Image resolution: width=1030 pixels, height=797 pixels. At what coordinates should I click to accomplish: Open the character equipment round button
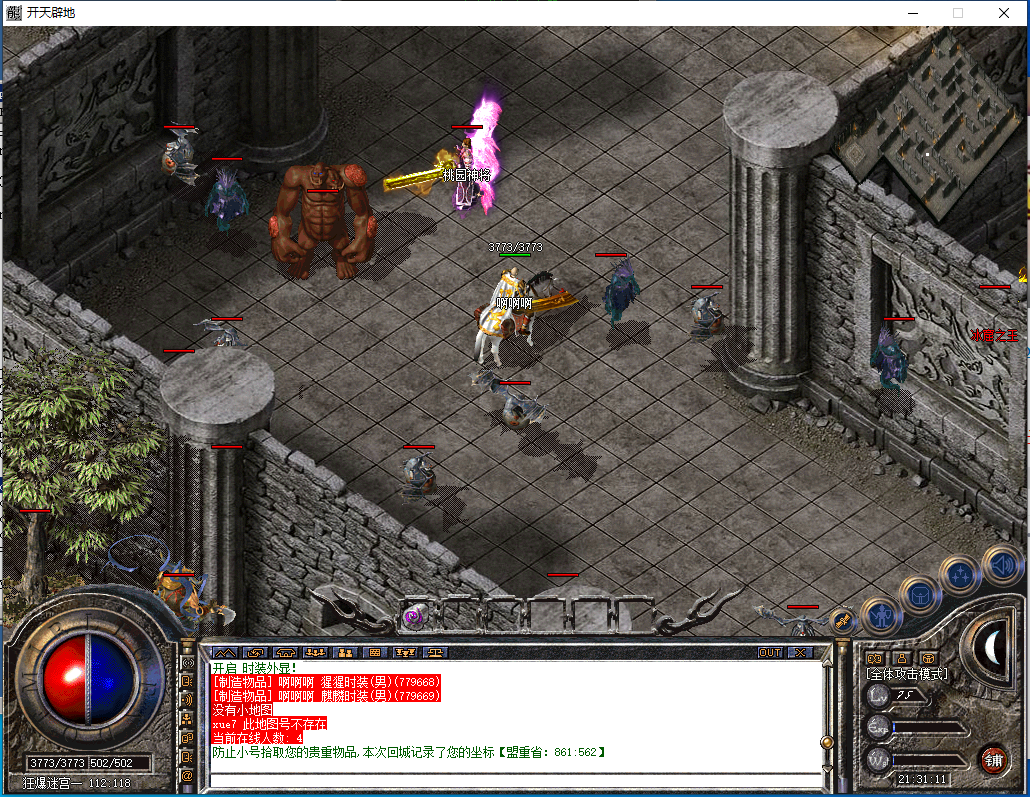click(x=882, y=615)
